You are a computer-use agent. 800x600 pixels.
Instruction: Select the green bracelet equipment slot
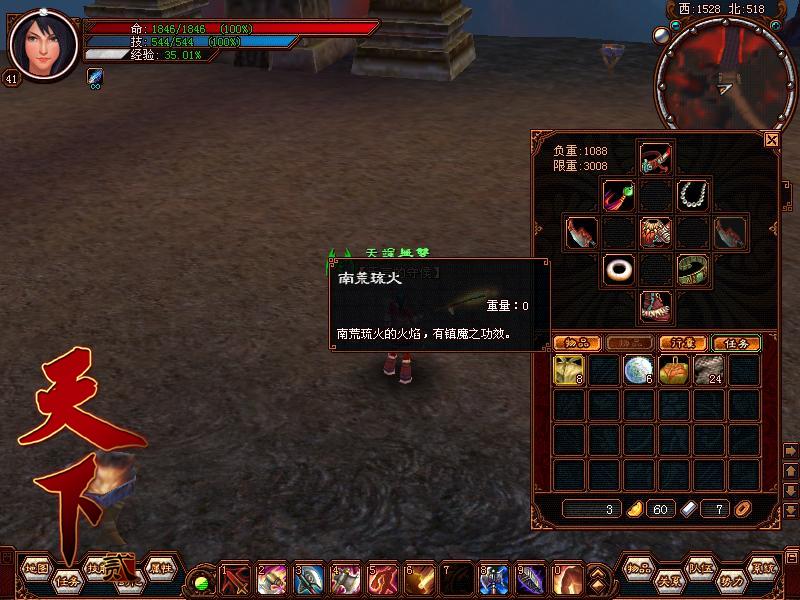(692, 270)
